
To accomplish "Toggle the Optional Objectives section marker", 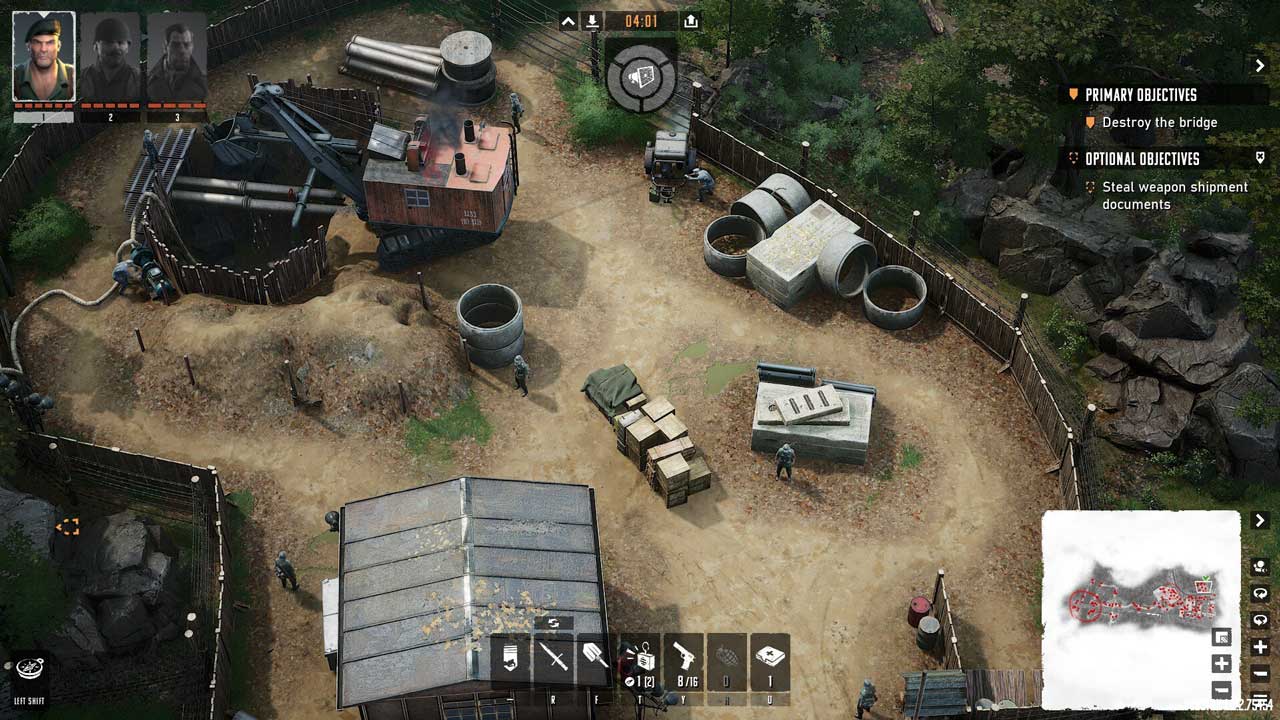I will [x=1260, y=158].
